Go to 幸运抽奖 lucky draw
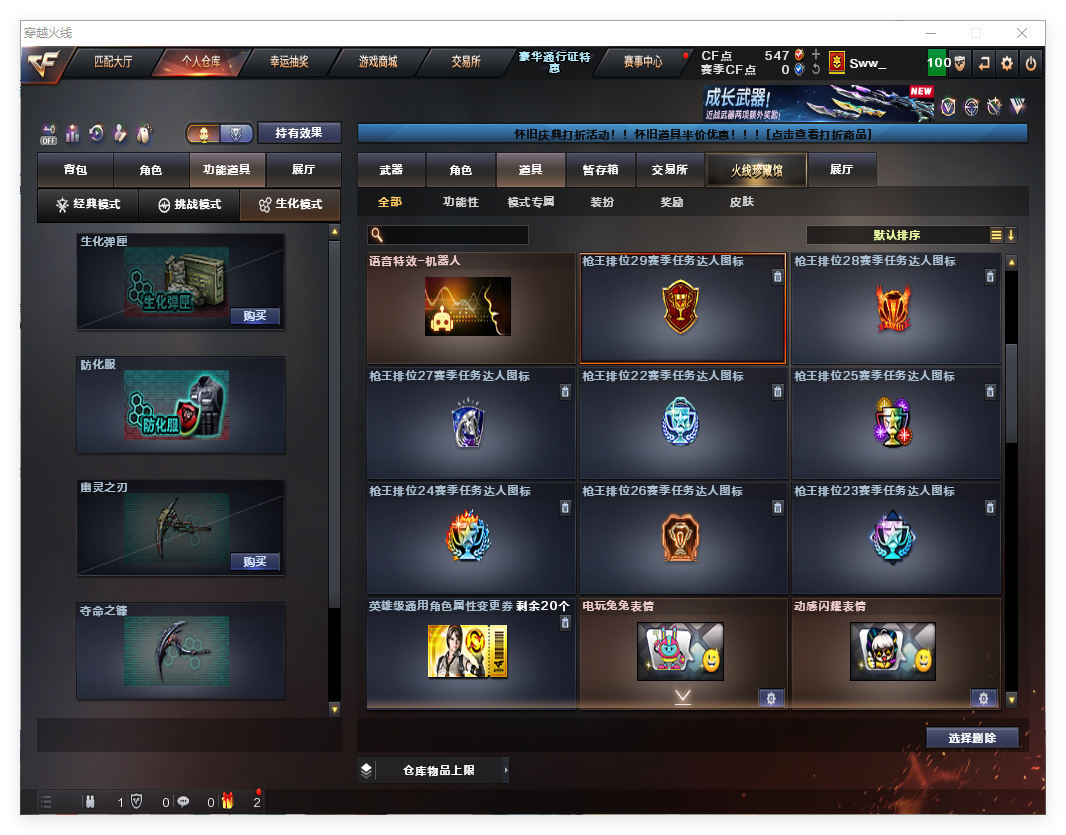The image size is (1066, 835). point(289,62)
